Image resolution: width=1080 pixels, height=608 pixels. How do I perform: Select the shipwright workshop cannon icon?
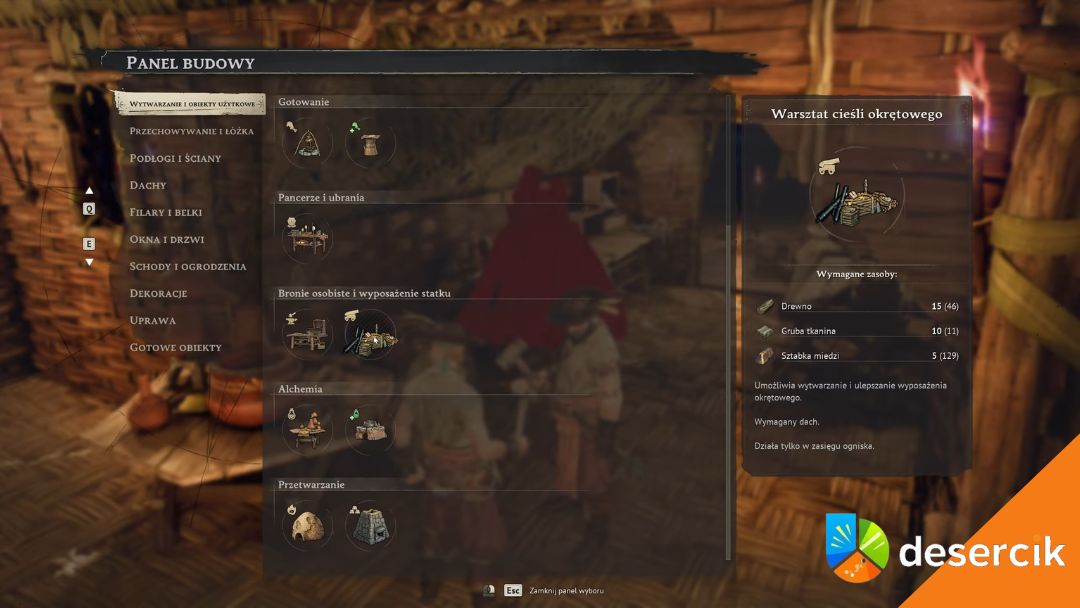pos(370,334)
